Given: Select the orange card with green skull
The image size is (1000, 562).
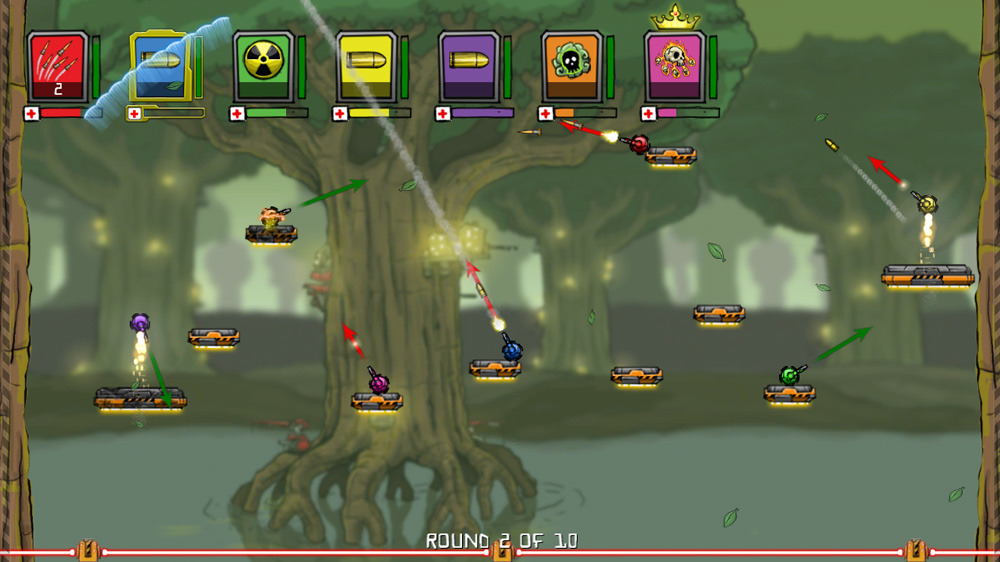Looking at the screenshot, I should (x=572, y=66).
